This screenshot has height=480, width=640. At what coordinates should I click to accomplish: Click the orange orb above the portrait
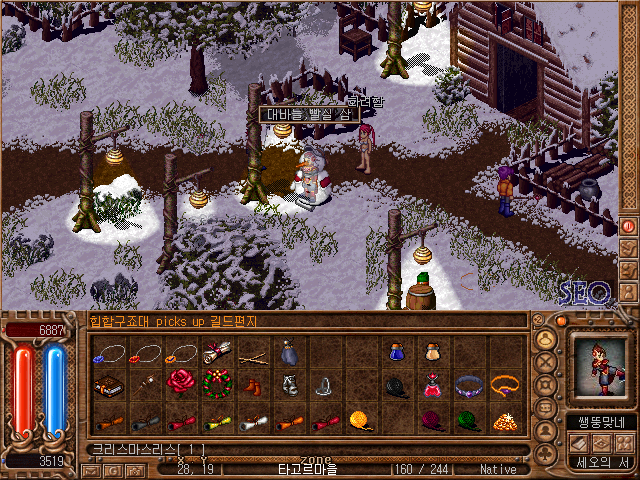pos(562,322)
